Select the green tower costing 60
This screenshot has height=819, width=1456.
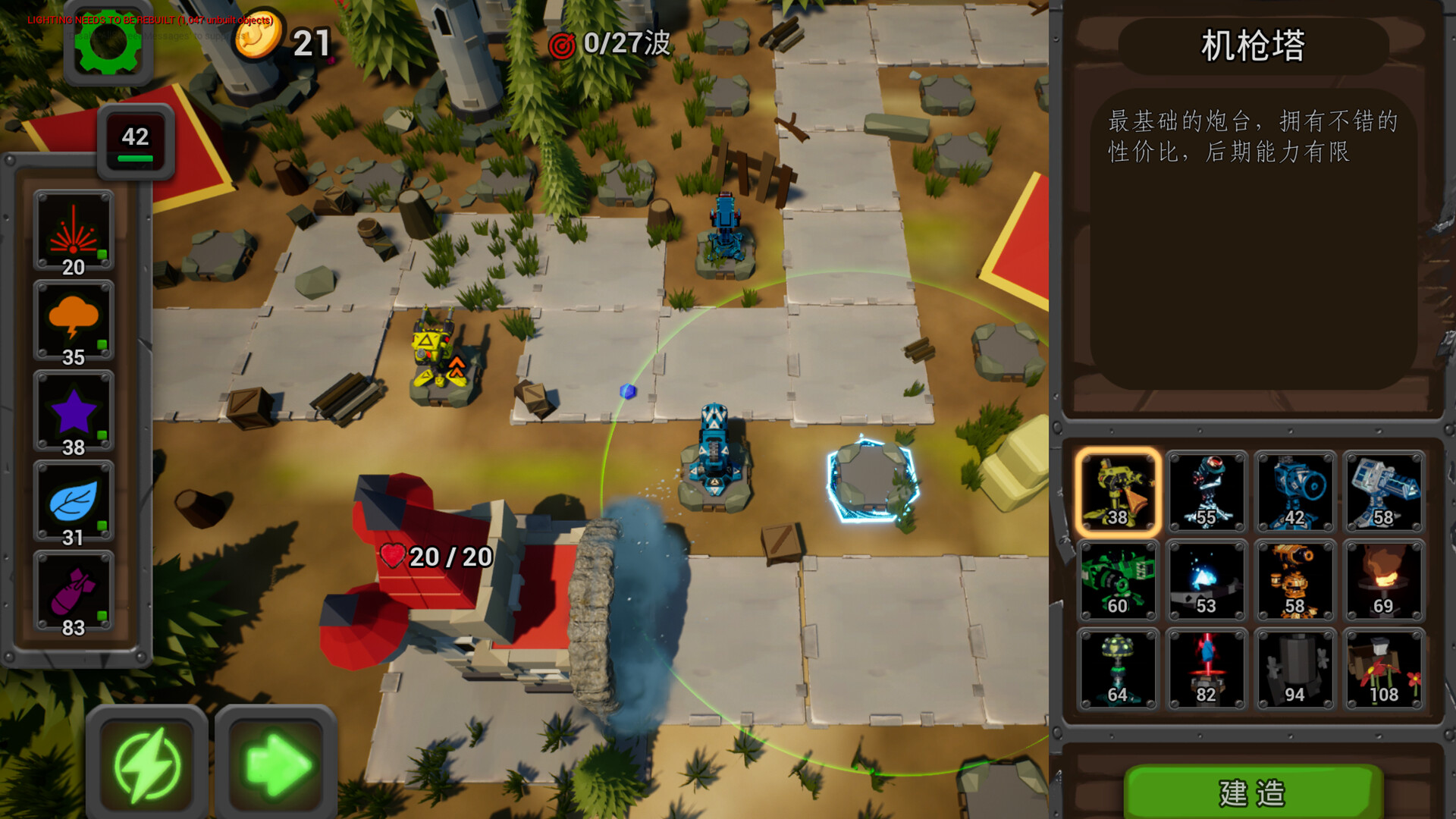(x=1118, y=581)
